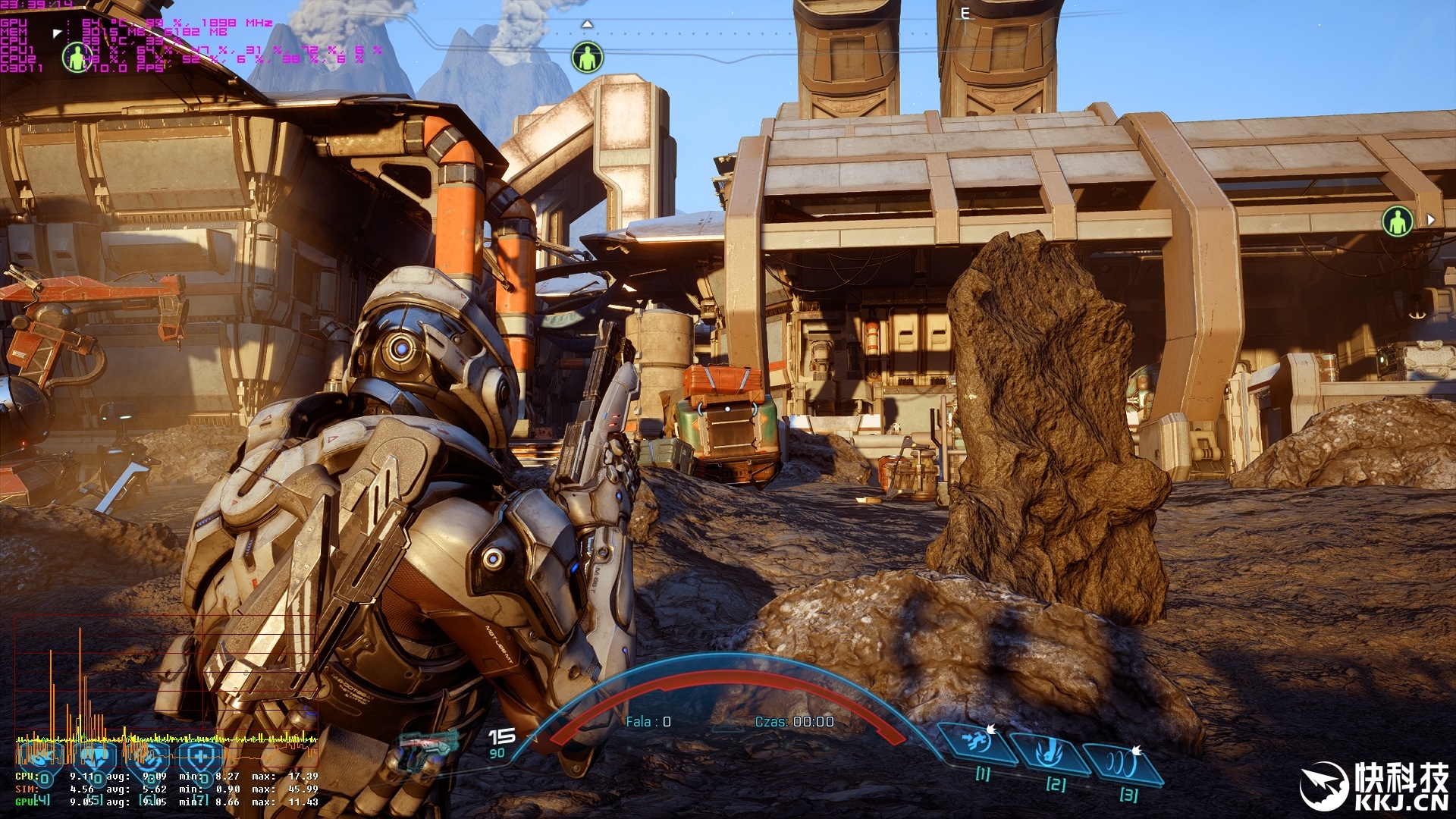Use the heartbeat revive pack consumable
The image size is (1456, 819).
[95, 758]
